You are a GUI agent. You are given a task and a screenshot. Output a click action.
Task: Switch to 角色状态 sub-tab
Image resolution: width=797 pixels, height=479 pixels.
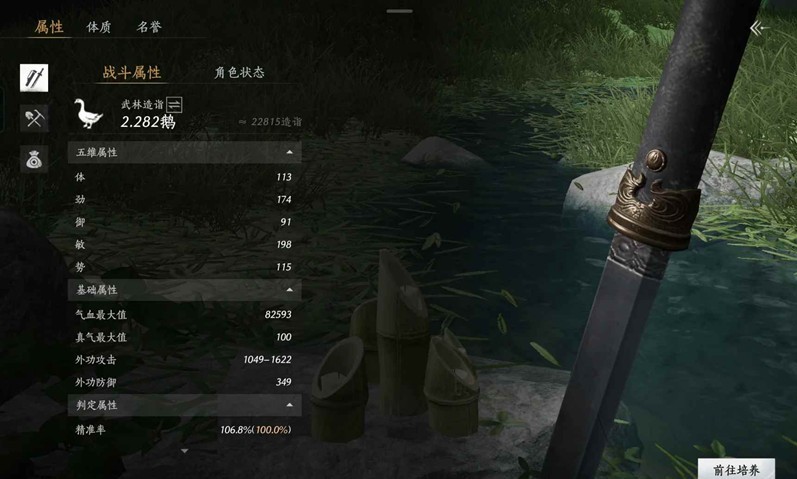[x=239, y=72]
